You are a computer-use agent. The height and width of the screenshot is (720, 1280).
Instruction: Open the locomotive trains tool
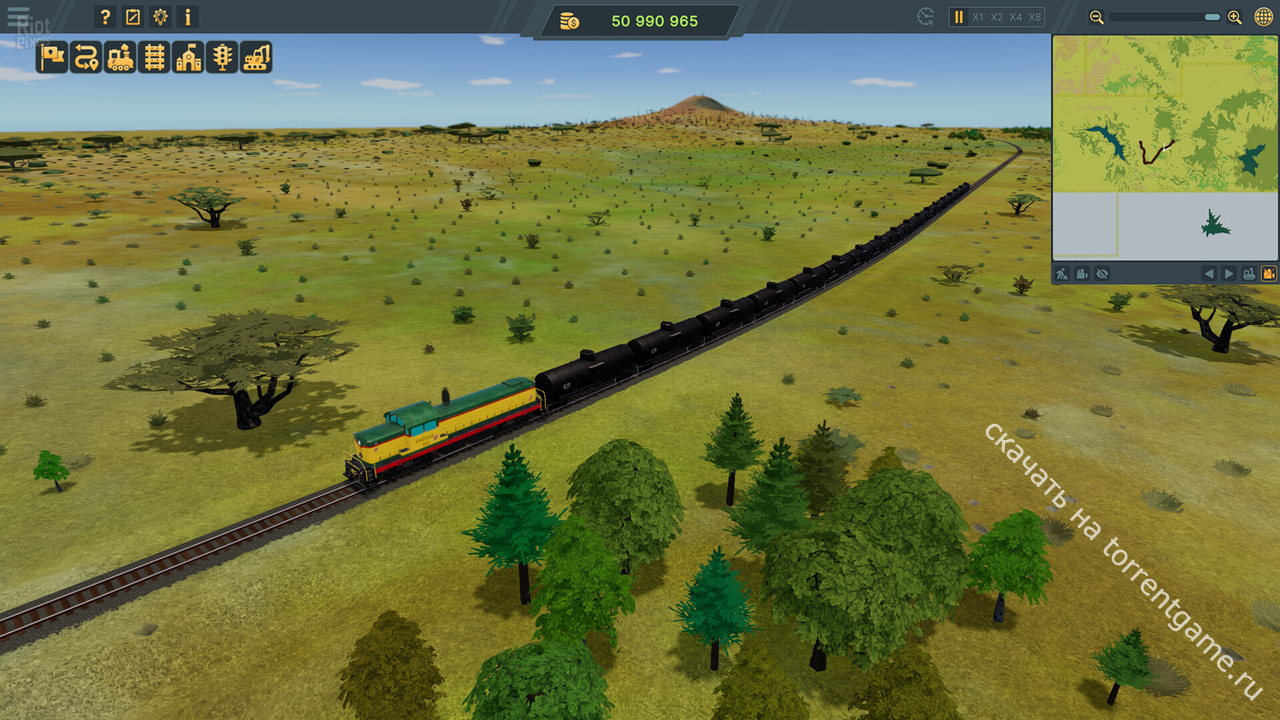click(x=120, y=57)
